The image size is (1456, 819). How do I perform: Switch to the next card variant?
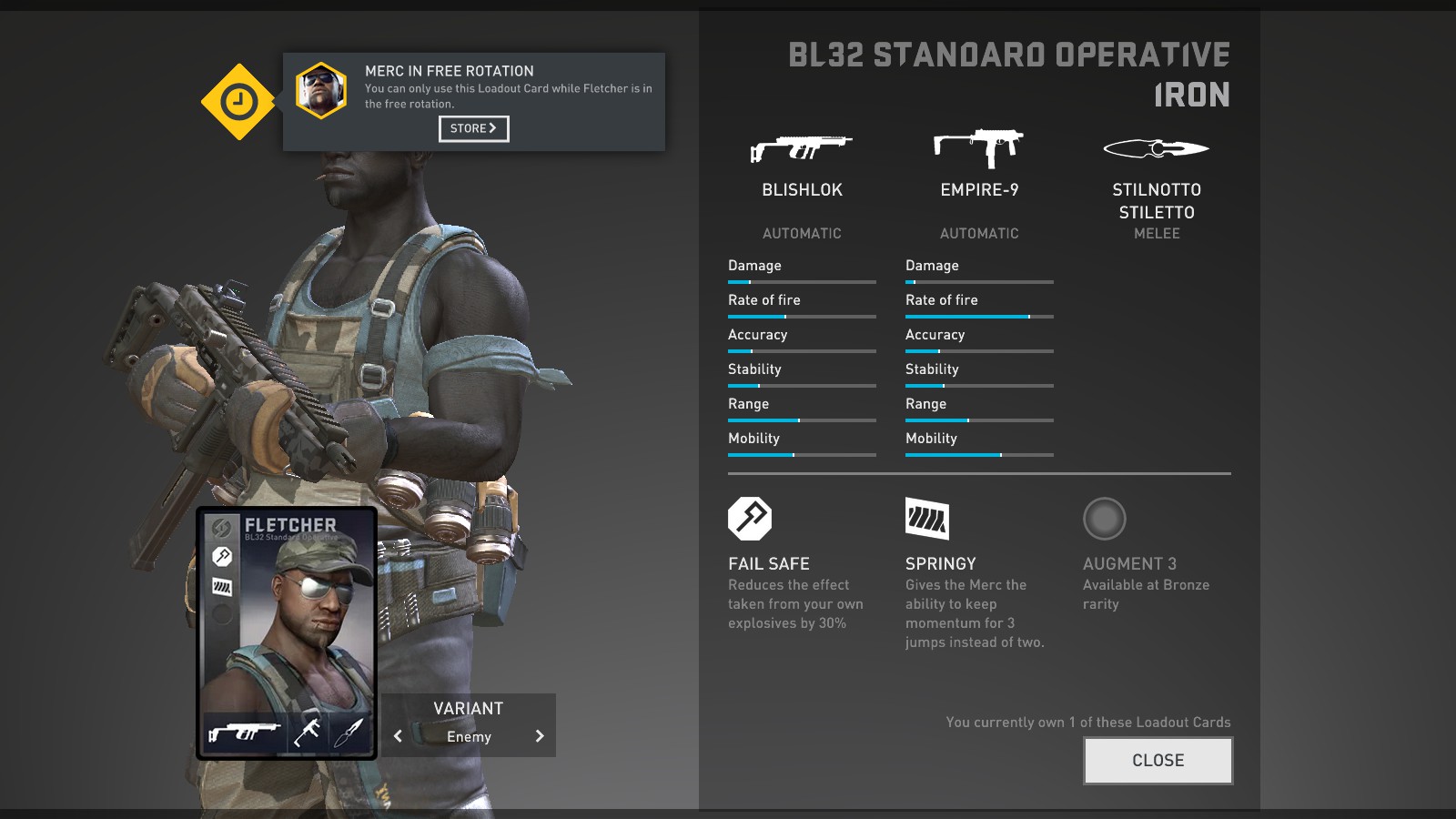pyautogui.click(x=540, y=736)
